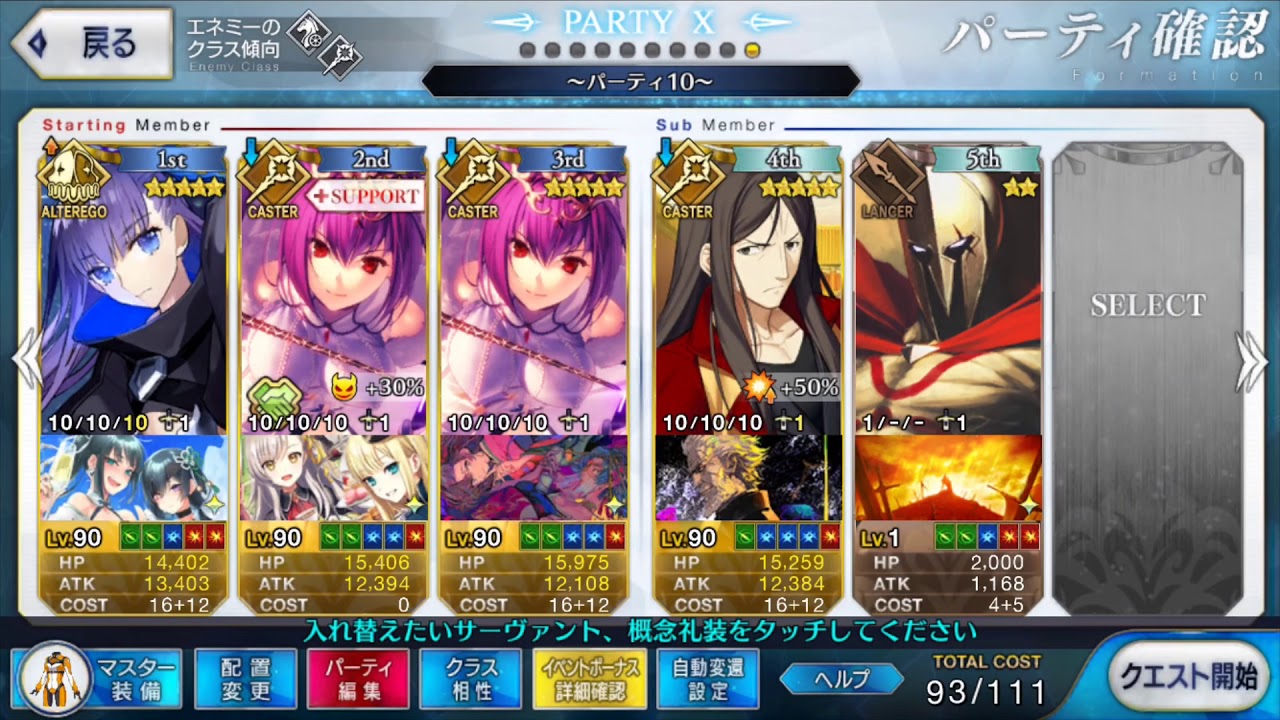Screen dimensions: 1280x720
Task: Open 自動変還設定 settings
Action: coord(708,678)
